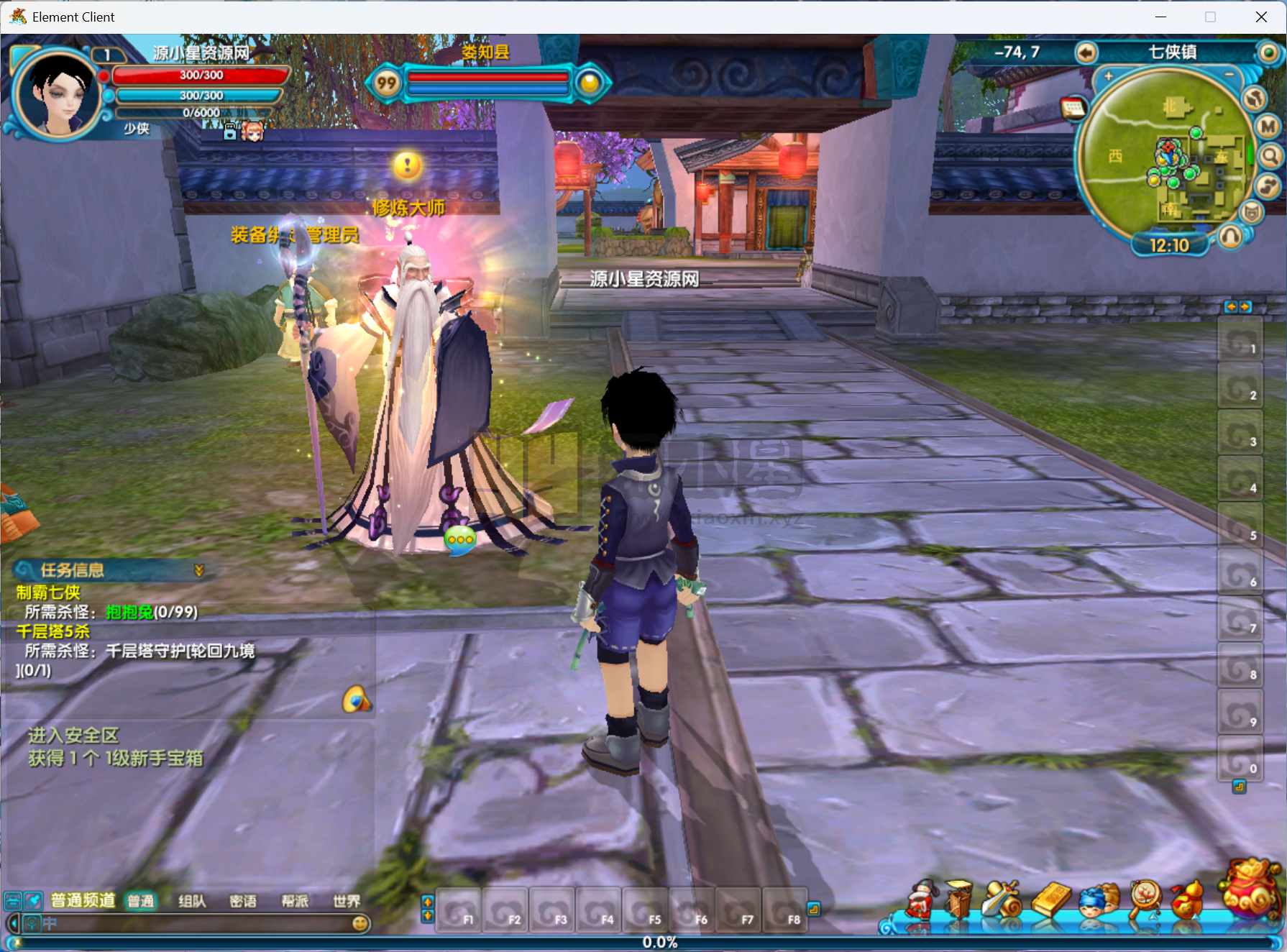
Task: Open the sword and scroll menu icon
Action: click(1002, 899)
